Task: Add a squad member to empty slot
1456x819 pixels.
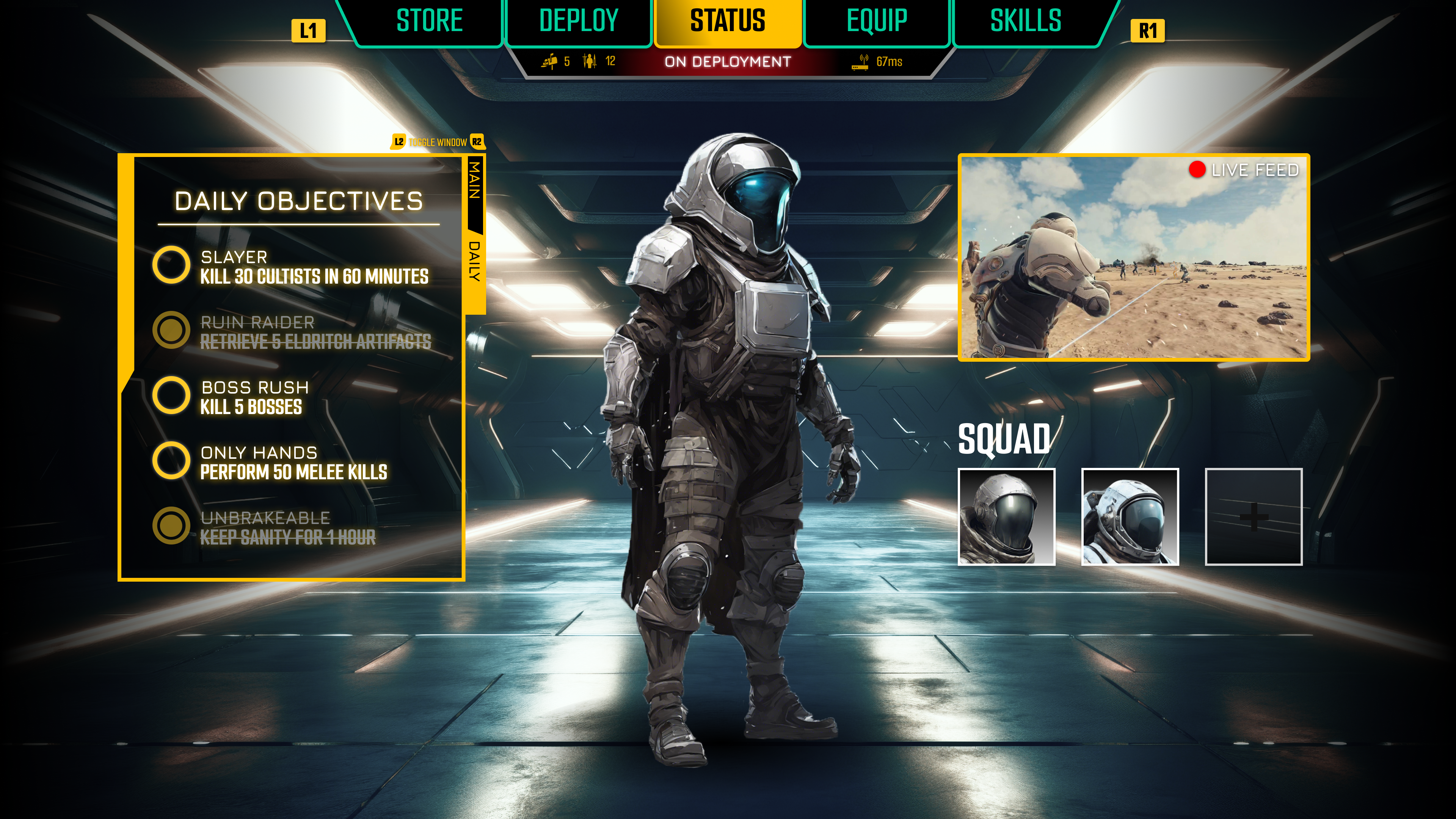Action: [1254, 516]
